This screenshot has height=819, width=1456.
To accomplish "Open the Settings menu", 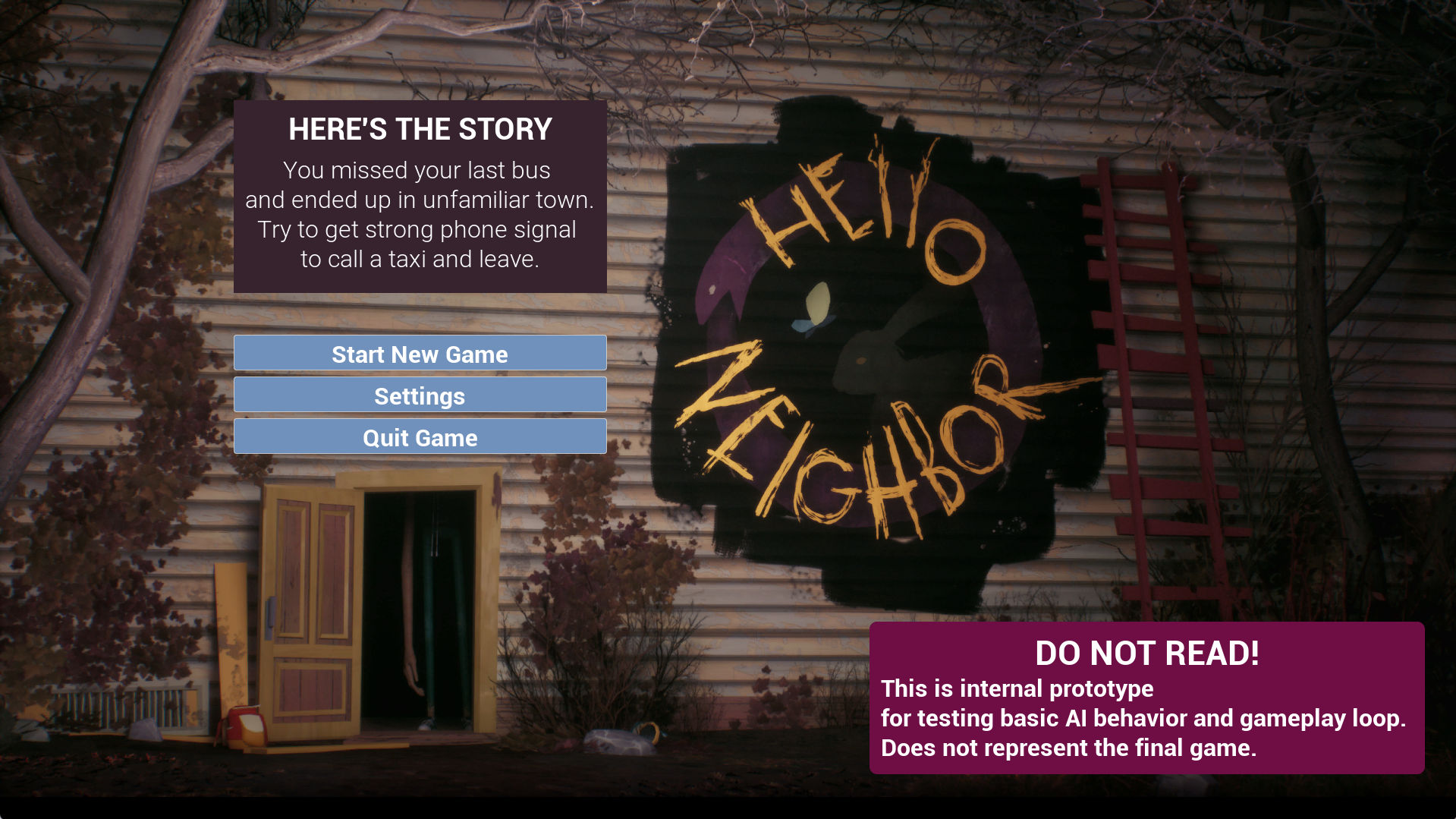I will (419, 395).
